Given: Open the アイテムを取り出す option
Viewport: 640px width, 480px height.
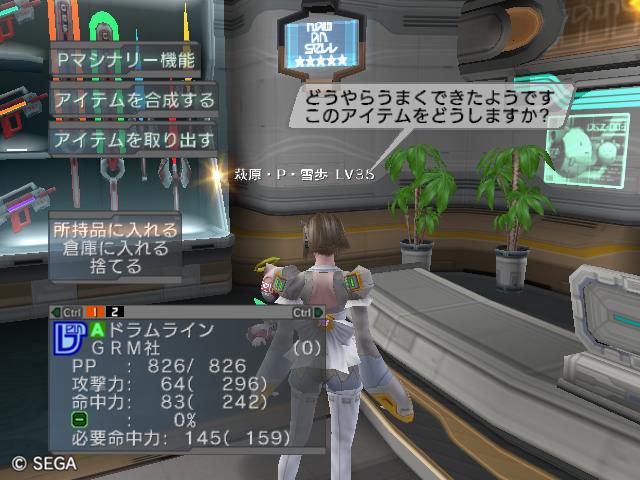Looking at the screenshot, I should point(134,139).
